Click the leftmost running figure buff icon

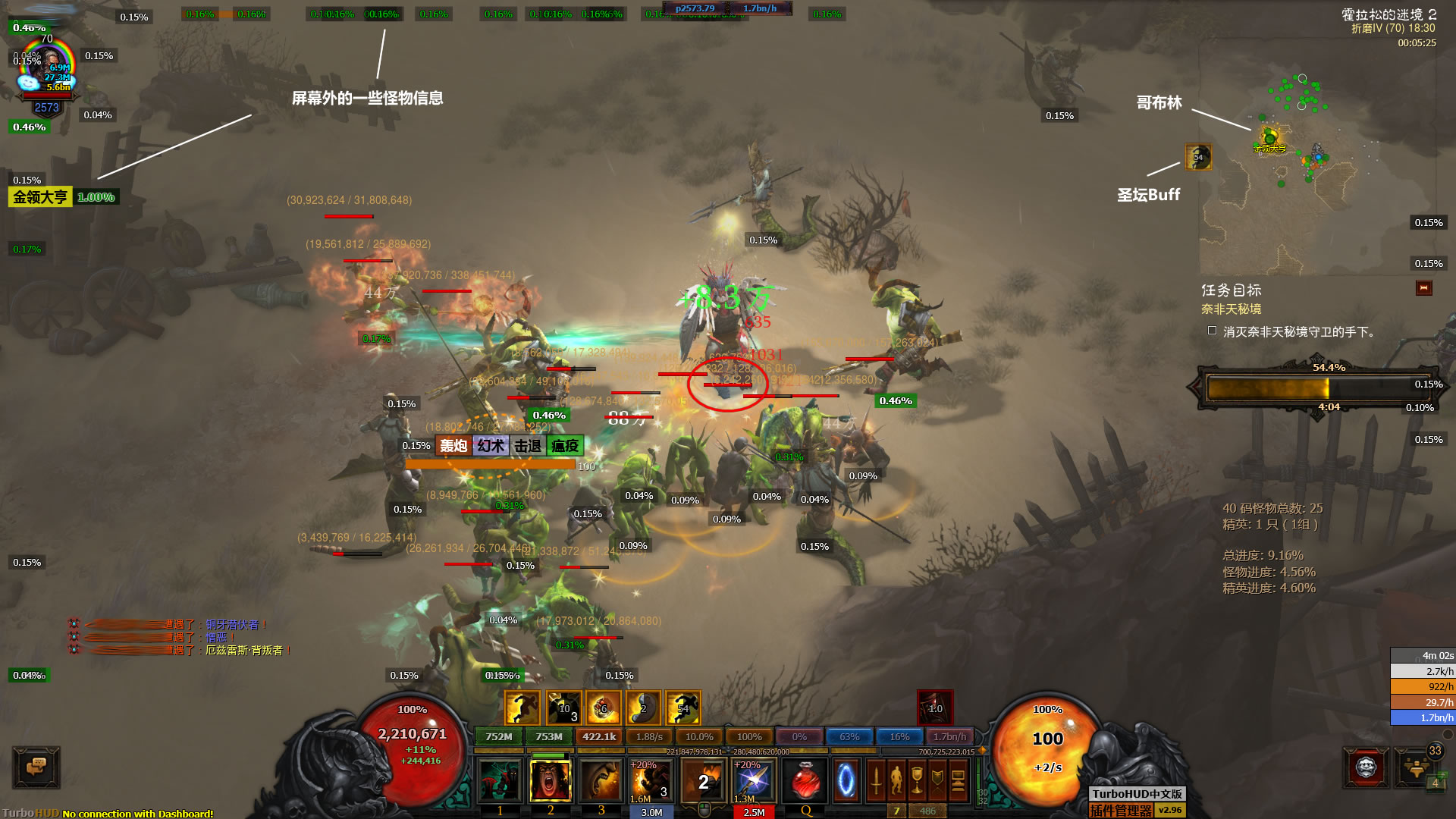click(522, 708)
